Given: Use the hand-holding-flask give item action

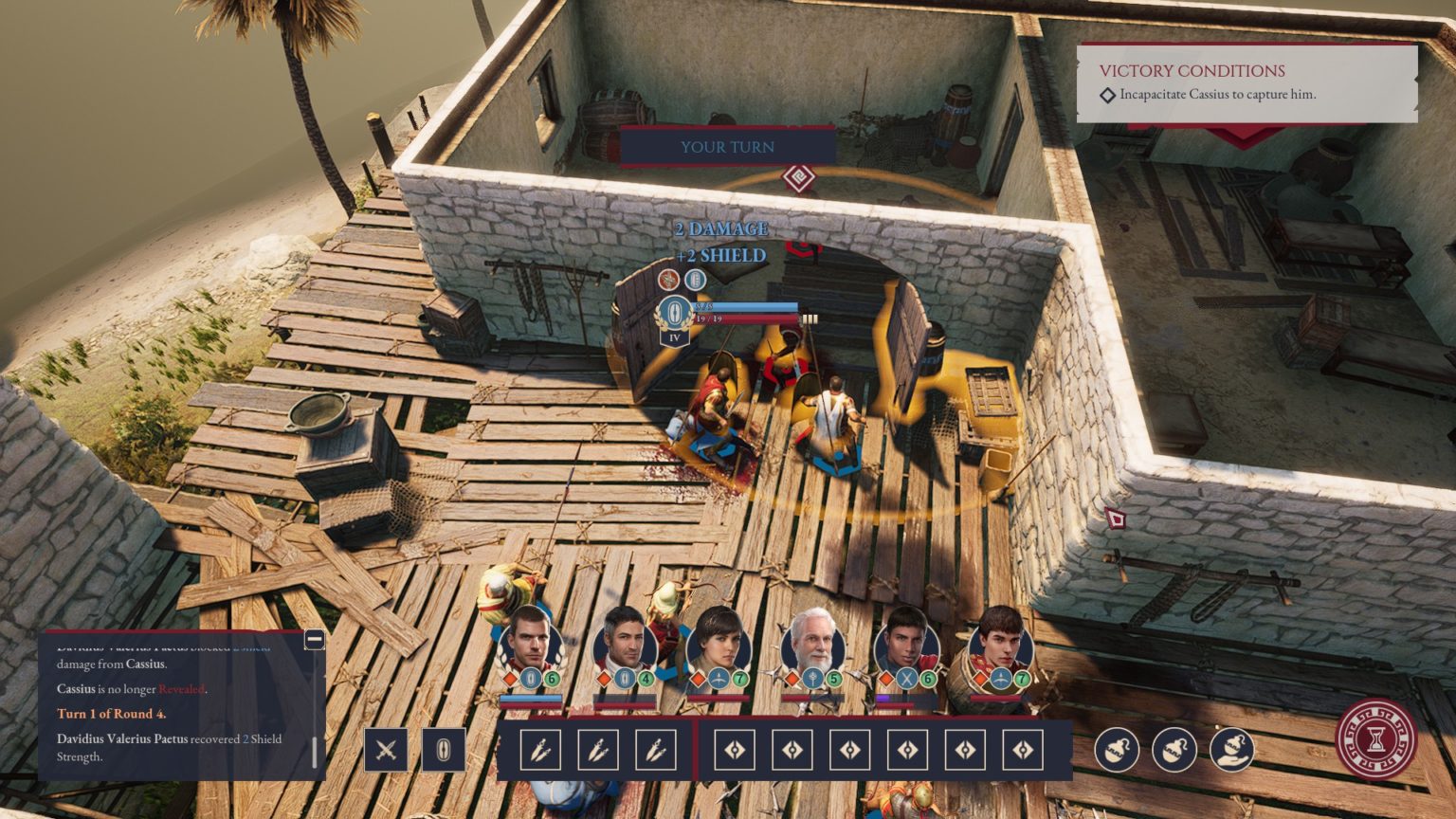Looking at the screenshot, I should 1232,750.
